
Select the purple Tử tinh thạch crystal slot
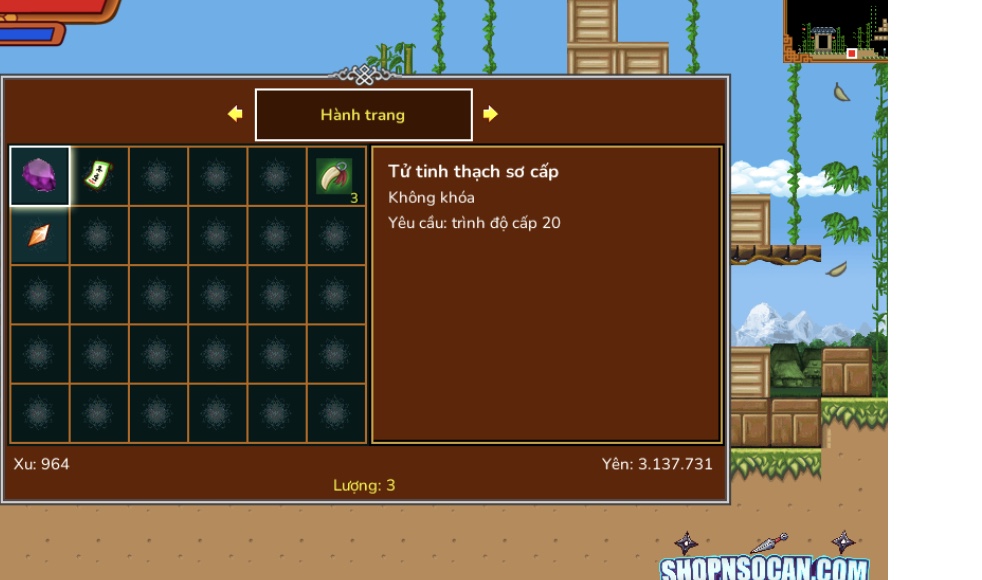point(40,176)
